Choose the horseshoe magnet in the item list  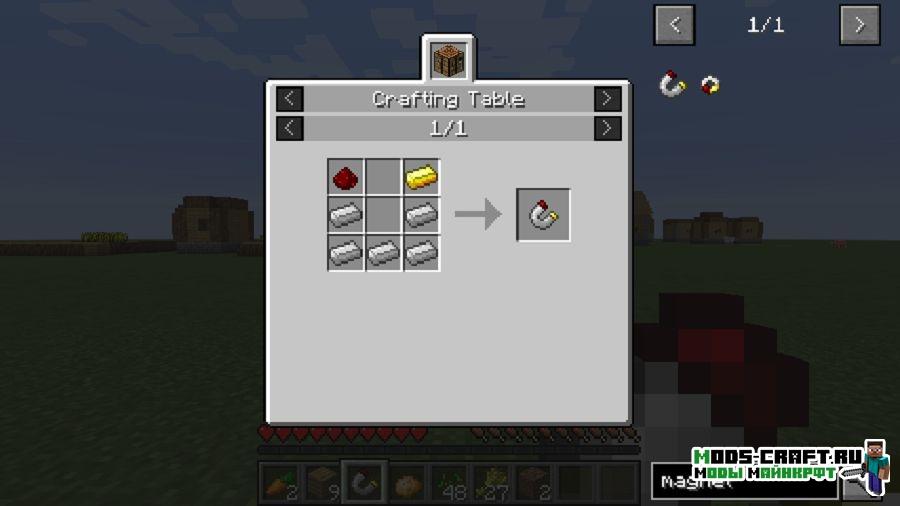(x=672, y=85)
